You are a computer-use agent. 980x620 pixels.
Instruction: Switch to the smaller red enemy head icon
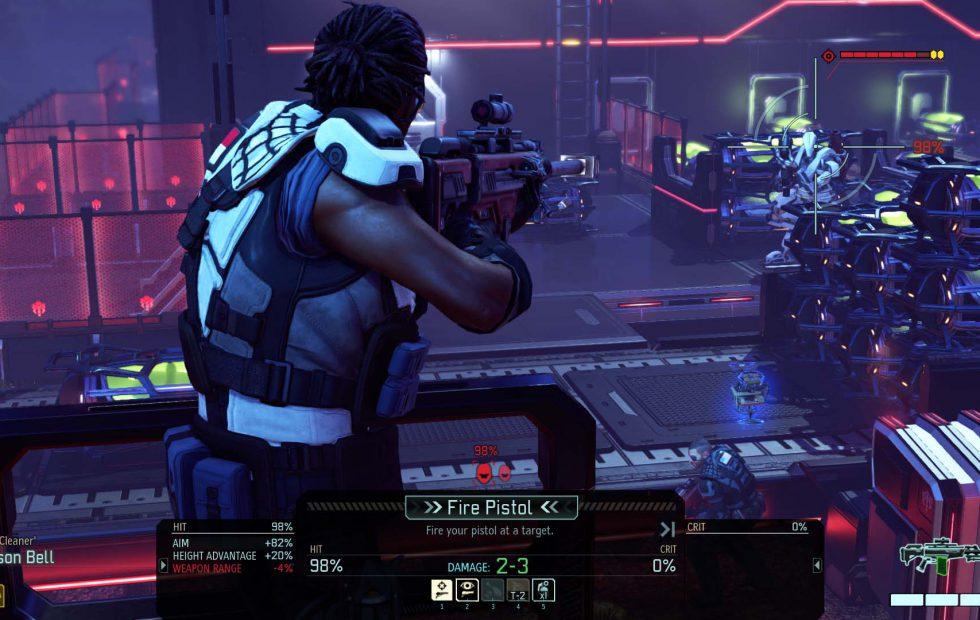coord(505,472)
